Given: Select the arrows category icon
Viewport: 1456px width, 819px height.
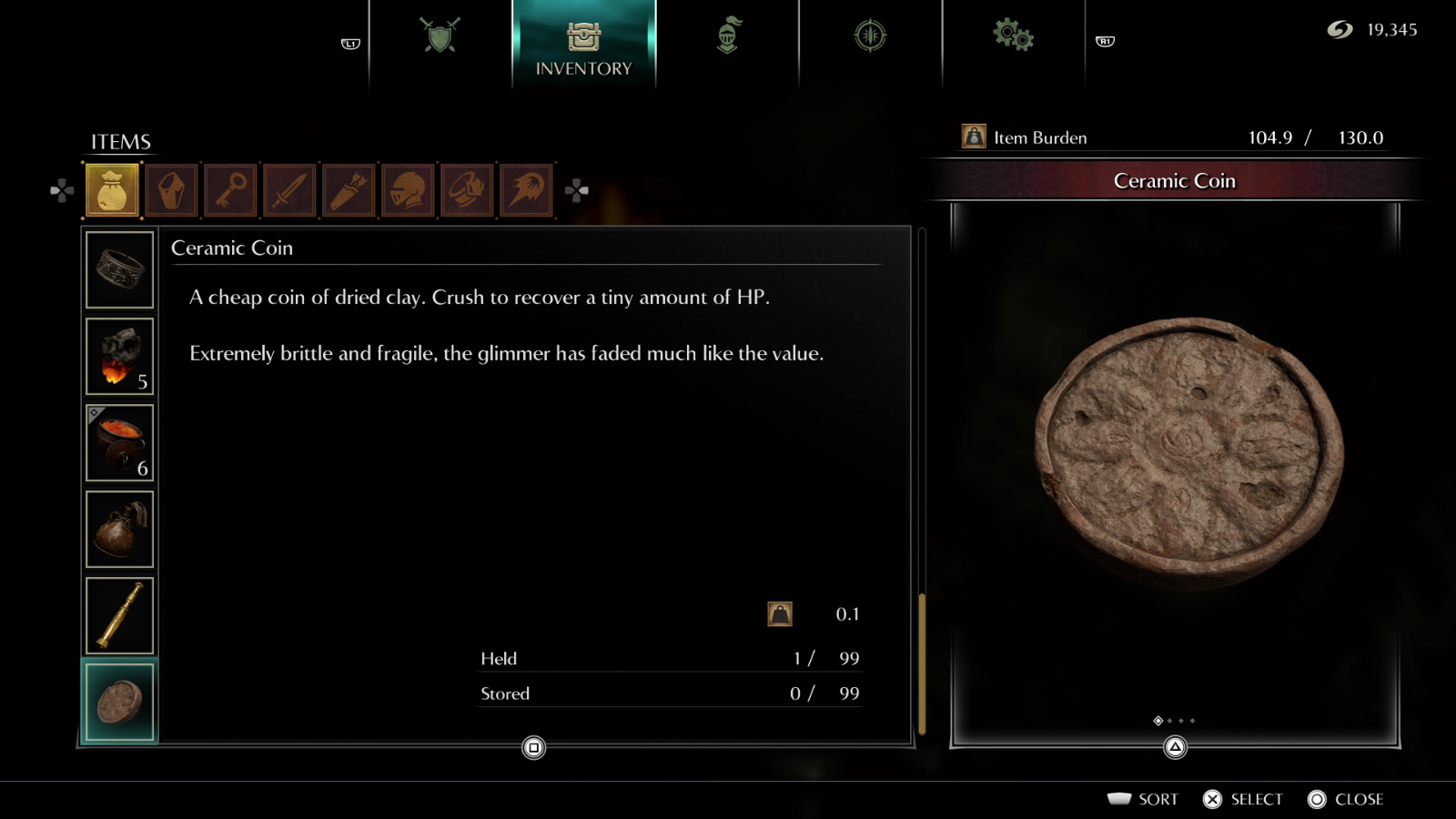Looking at the screenshot, I should [x=349, y=189].
